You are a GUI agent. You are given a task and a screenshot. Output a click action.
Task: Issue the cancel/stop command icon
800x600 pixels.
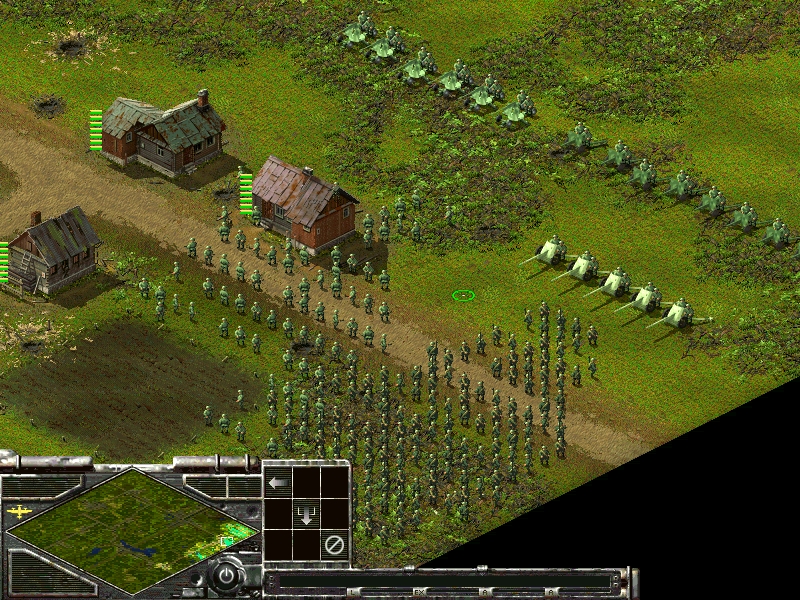click(335, 546)
